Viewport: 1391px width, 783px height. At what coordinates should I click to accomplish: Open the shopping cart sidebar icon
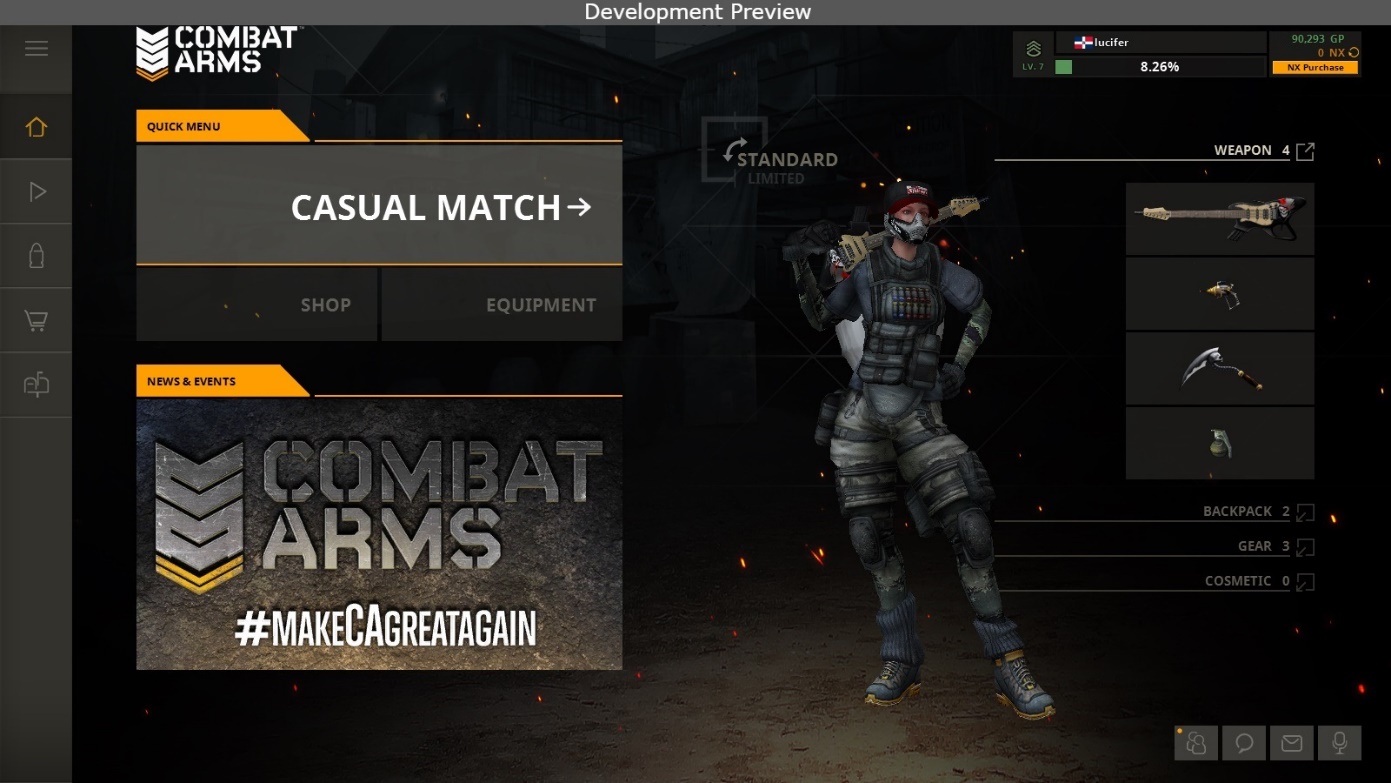[36, 321]
